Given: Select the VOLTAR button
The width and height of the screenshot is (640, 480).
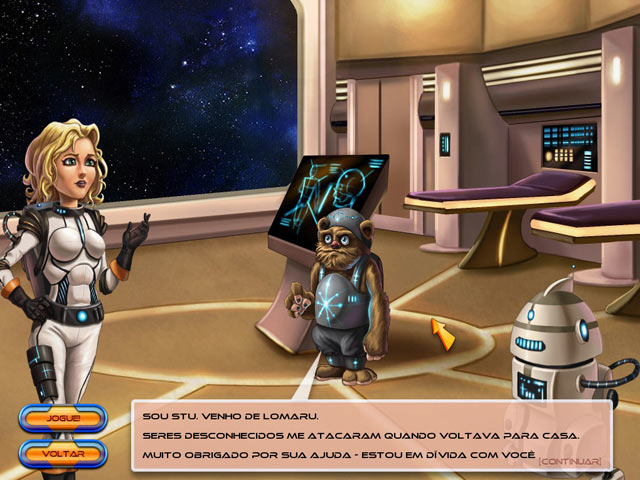Looking at the screenshot, I should [x=62, y=454].
